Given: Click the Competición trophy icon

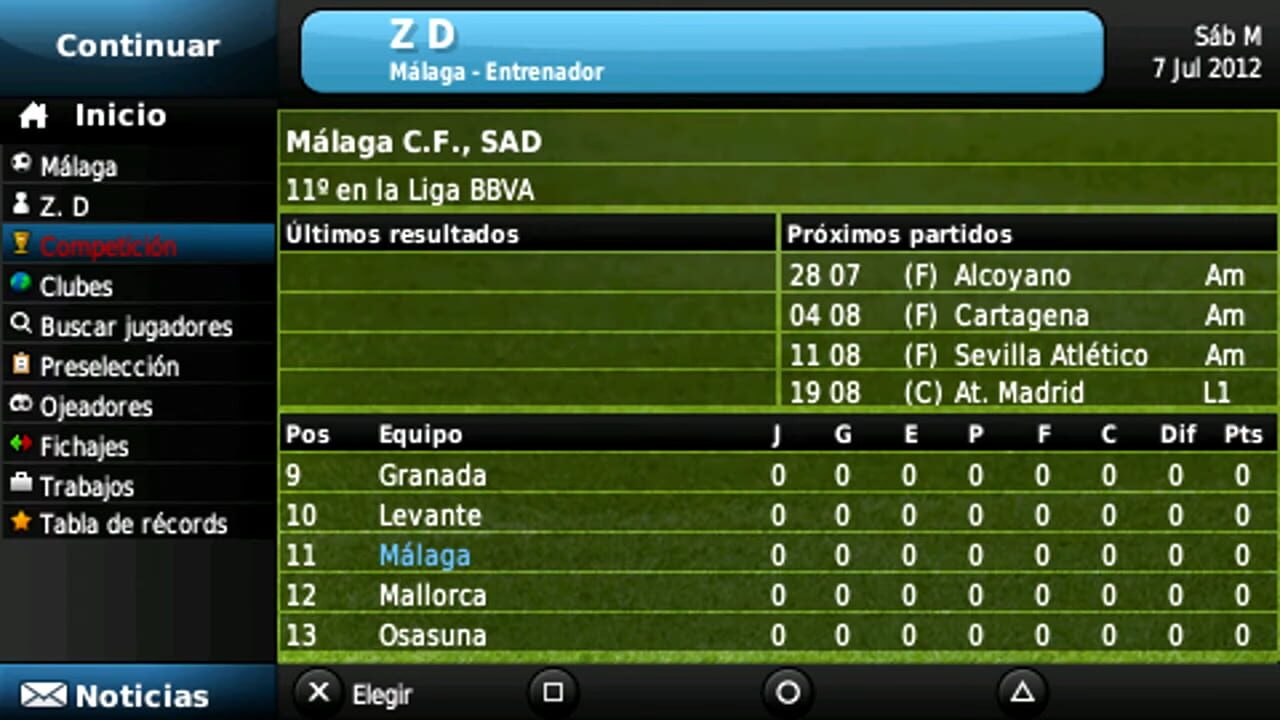Looking at the screenshot, I should (22, 246).
